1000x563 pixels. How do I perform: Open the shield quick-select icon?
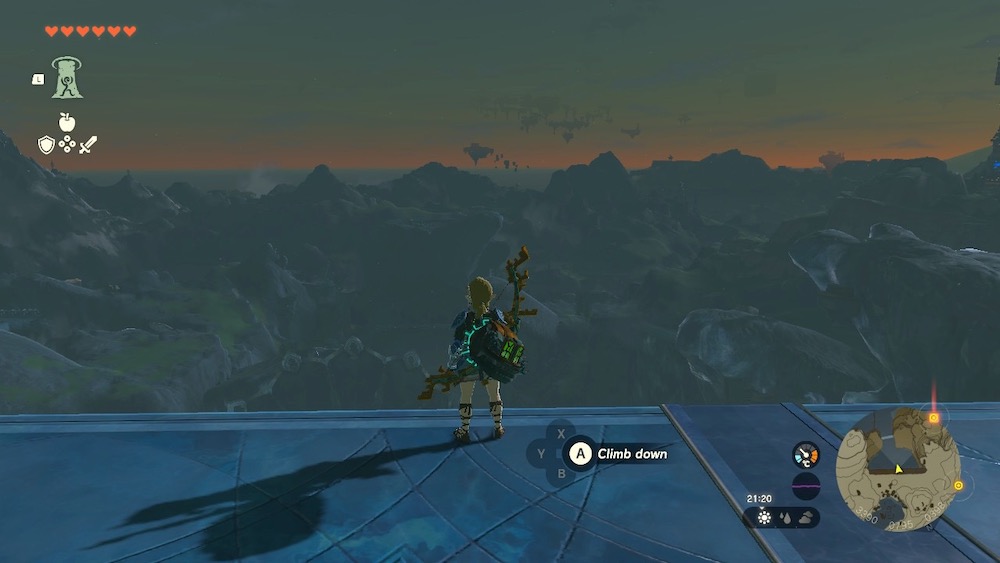coord(46,144)
